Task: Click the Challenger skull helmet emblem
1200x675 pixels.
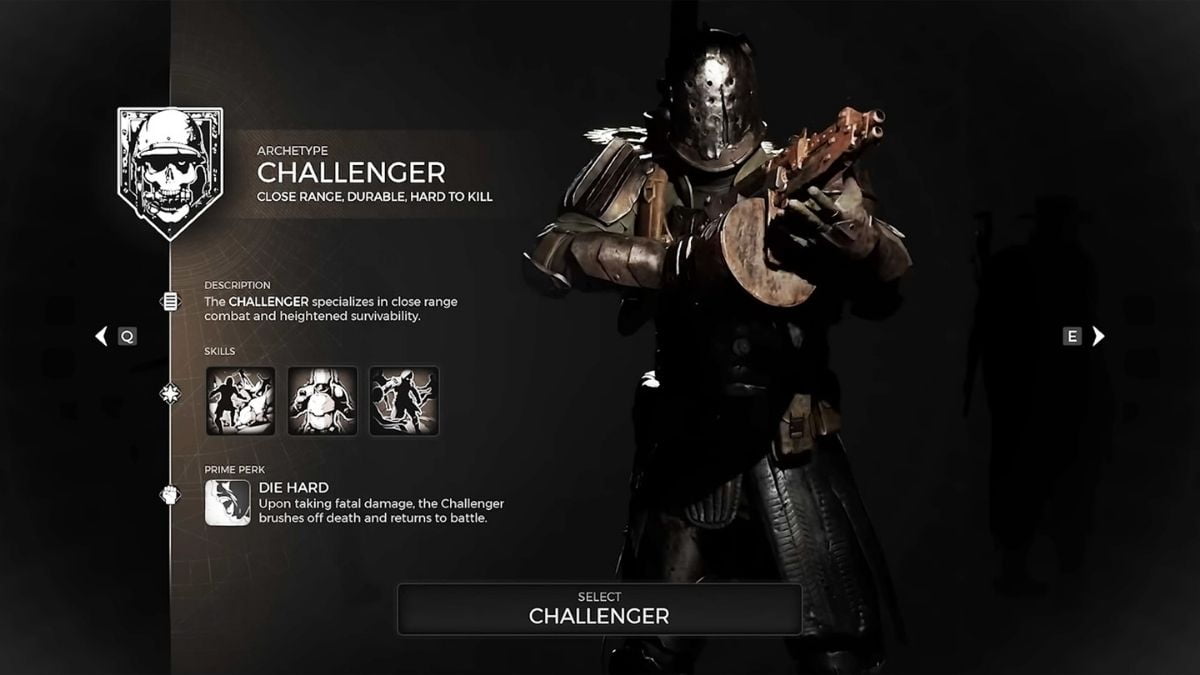Action: (x=170, y=172)
